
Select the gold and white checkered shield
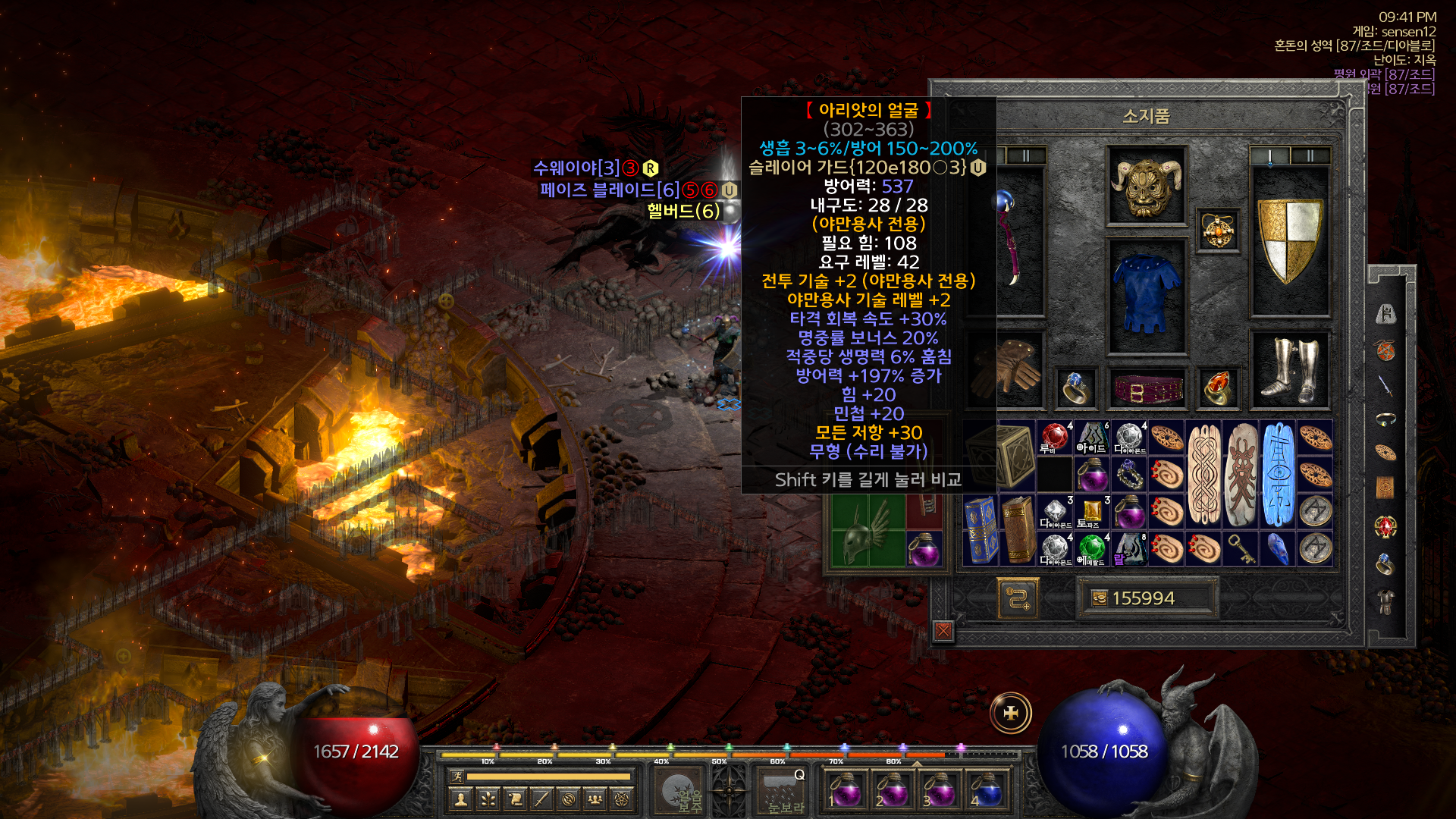1289,240
